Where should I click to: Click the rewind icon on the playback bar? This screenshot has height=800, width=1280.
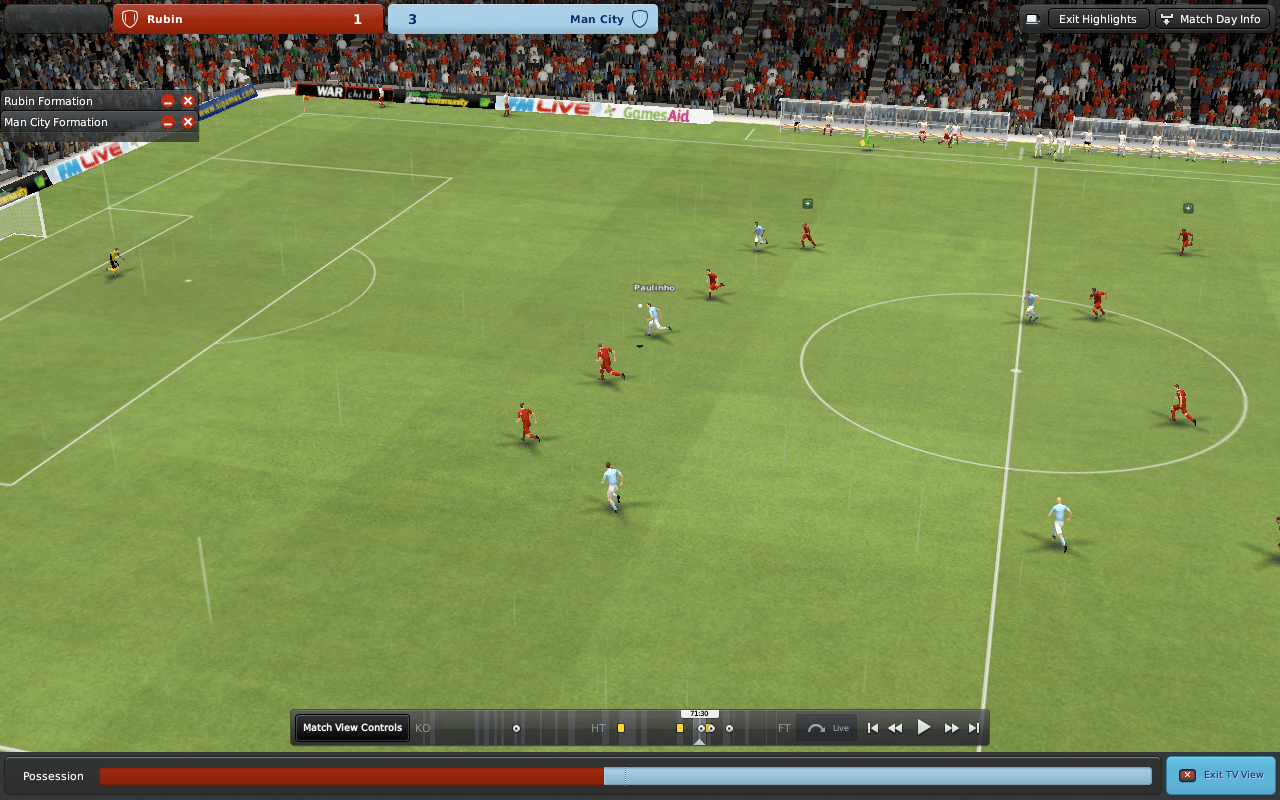(895, 727)
